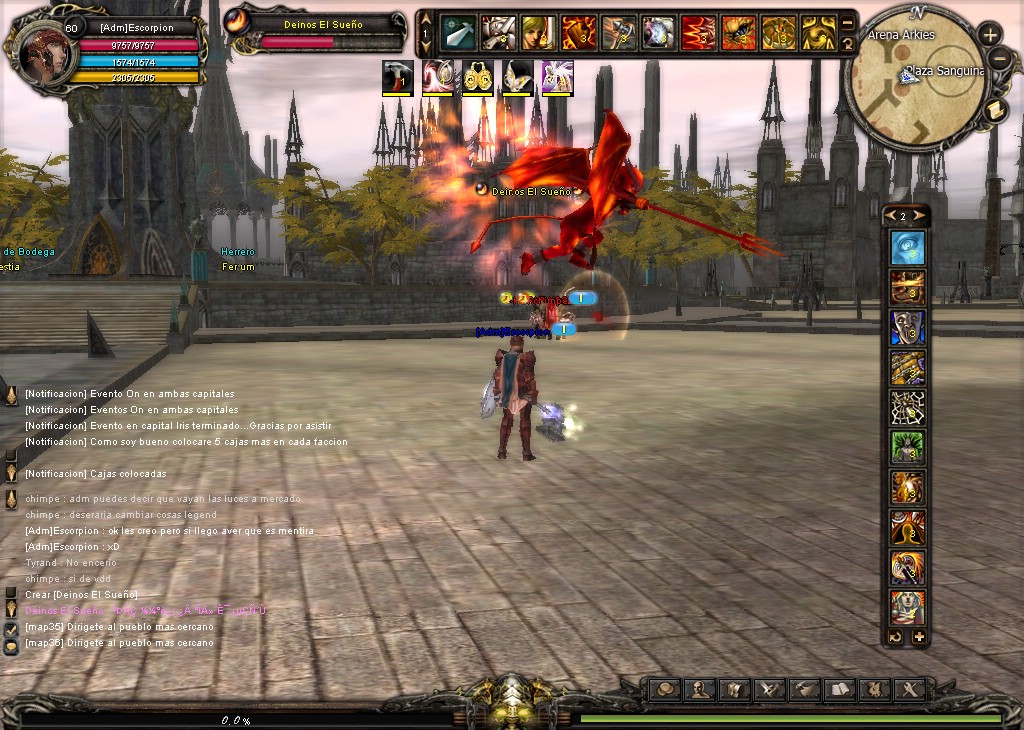The image size is (1024, 730).
Task: Trigger the blue-faced scream skill
Action: [907, 327]
